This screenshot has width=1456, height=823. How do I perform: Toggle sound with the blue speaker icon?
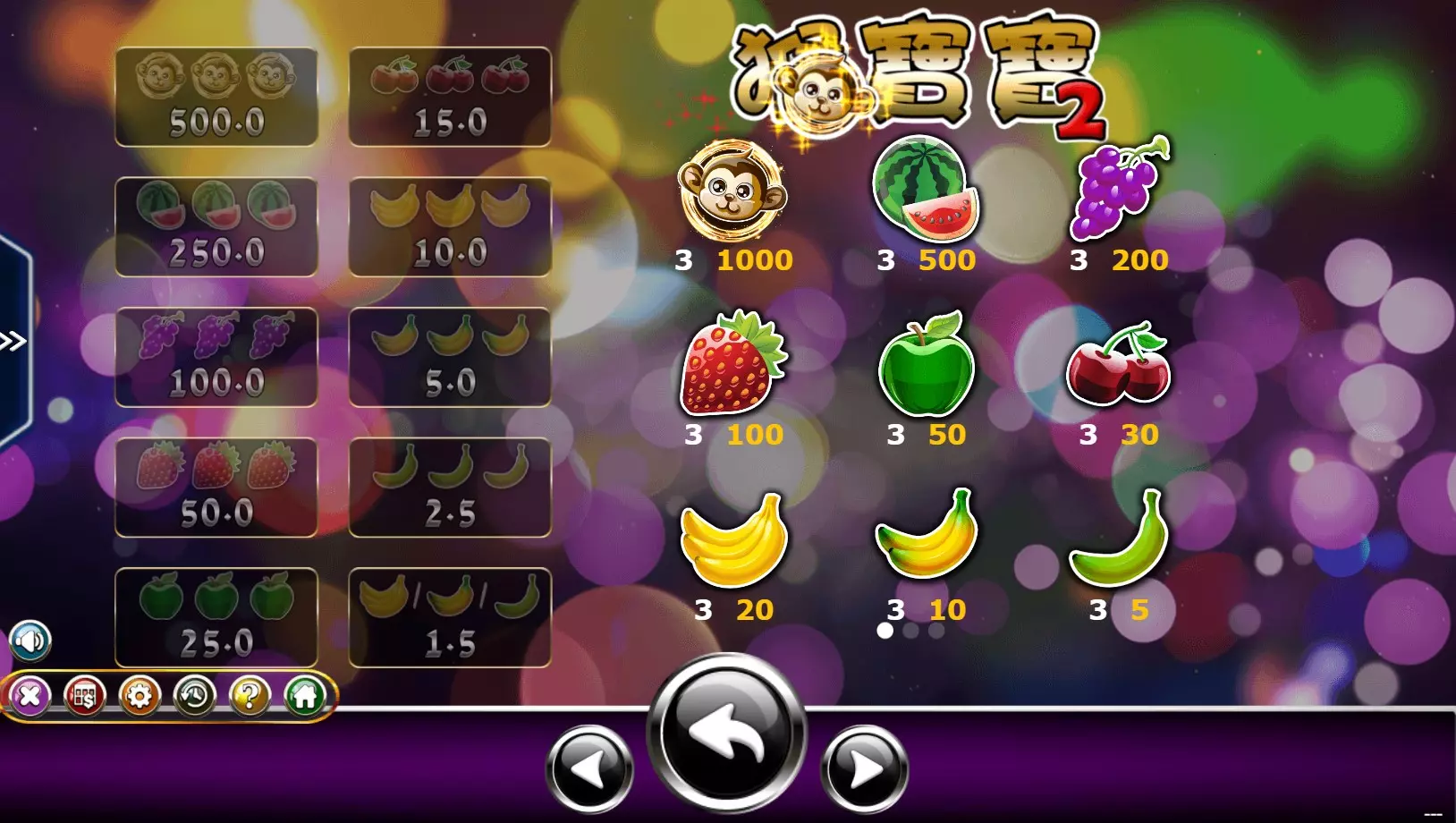[x=30, y=641]
